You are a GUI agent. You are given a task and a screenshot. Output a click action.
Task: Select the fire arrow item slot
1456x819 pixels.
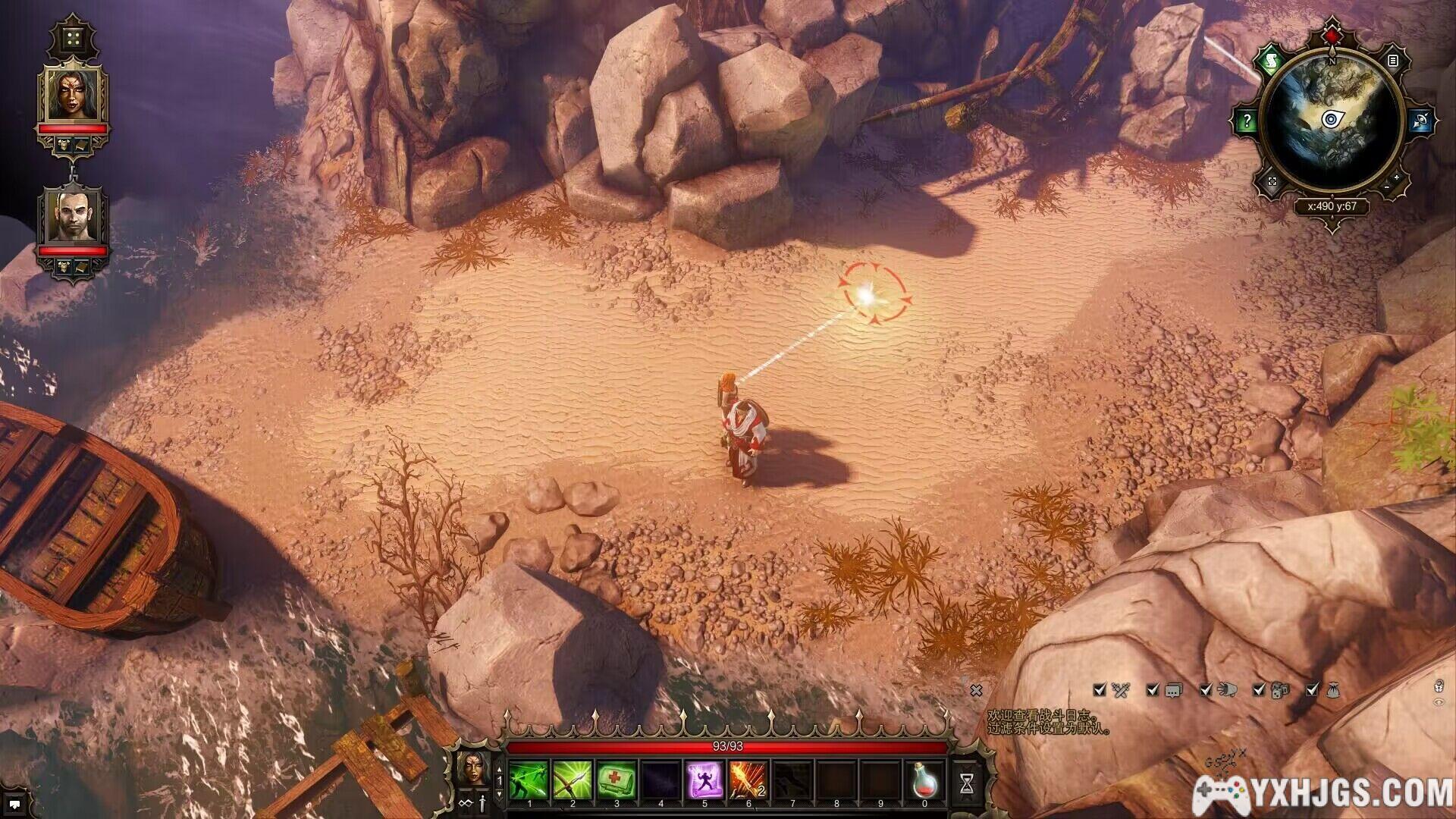(x=748, y=780)
